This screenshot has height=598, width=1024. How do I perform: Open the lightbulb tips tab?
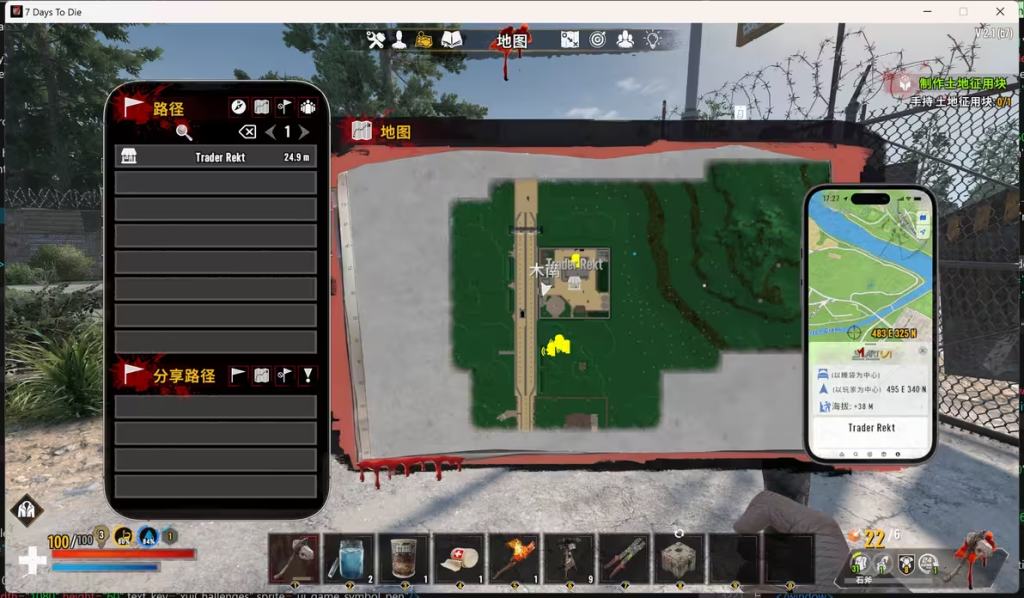652,40
